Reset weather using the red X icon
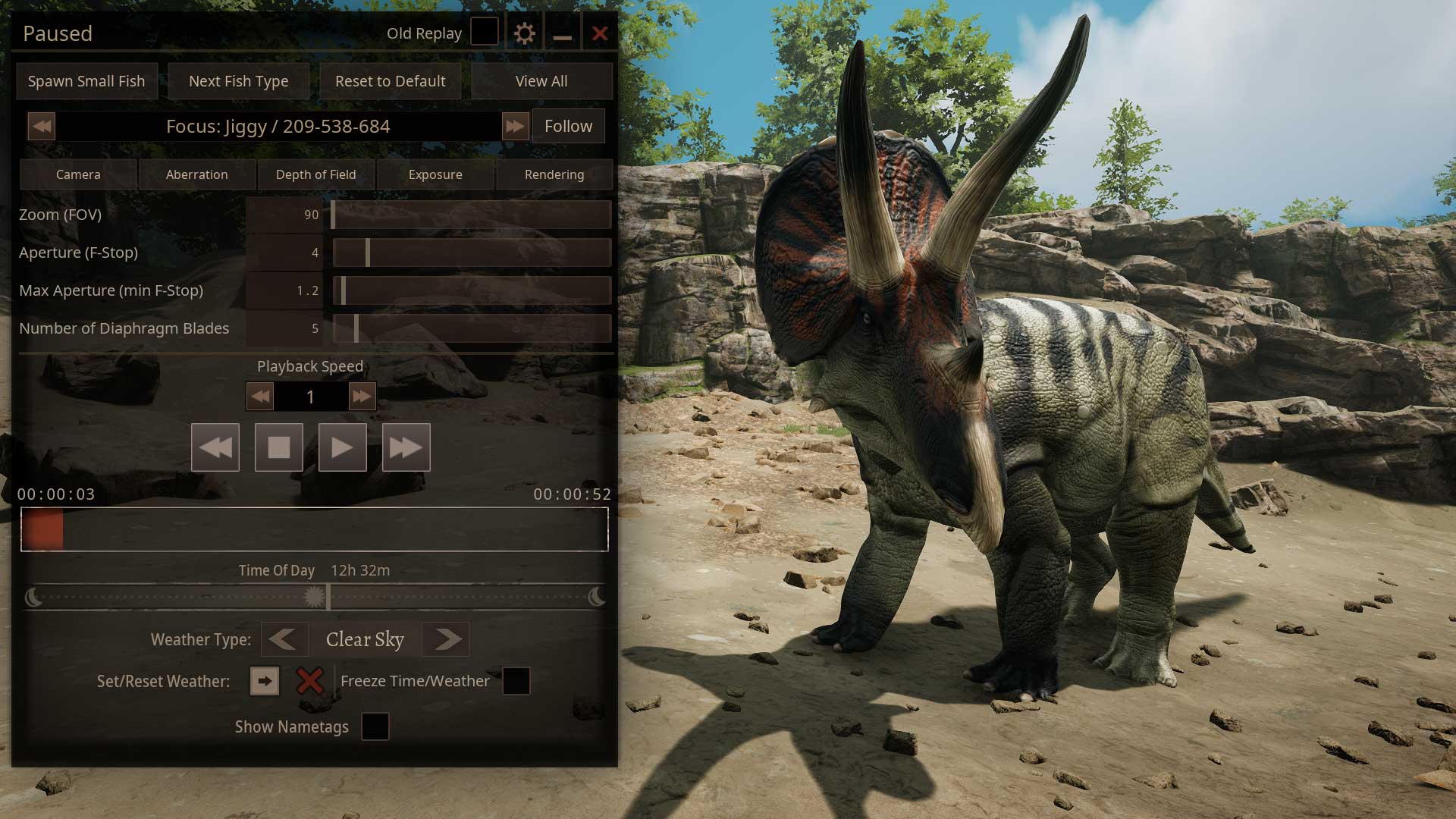1456x819 pixels. tap(310, 681)
